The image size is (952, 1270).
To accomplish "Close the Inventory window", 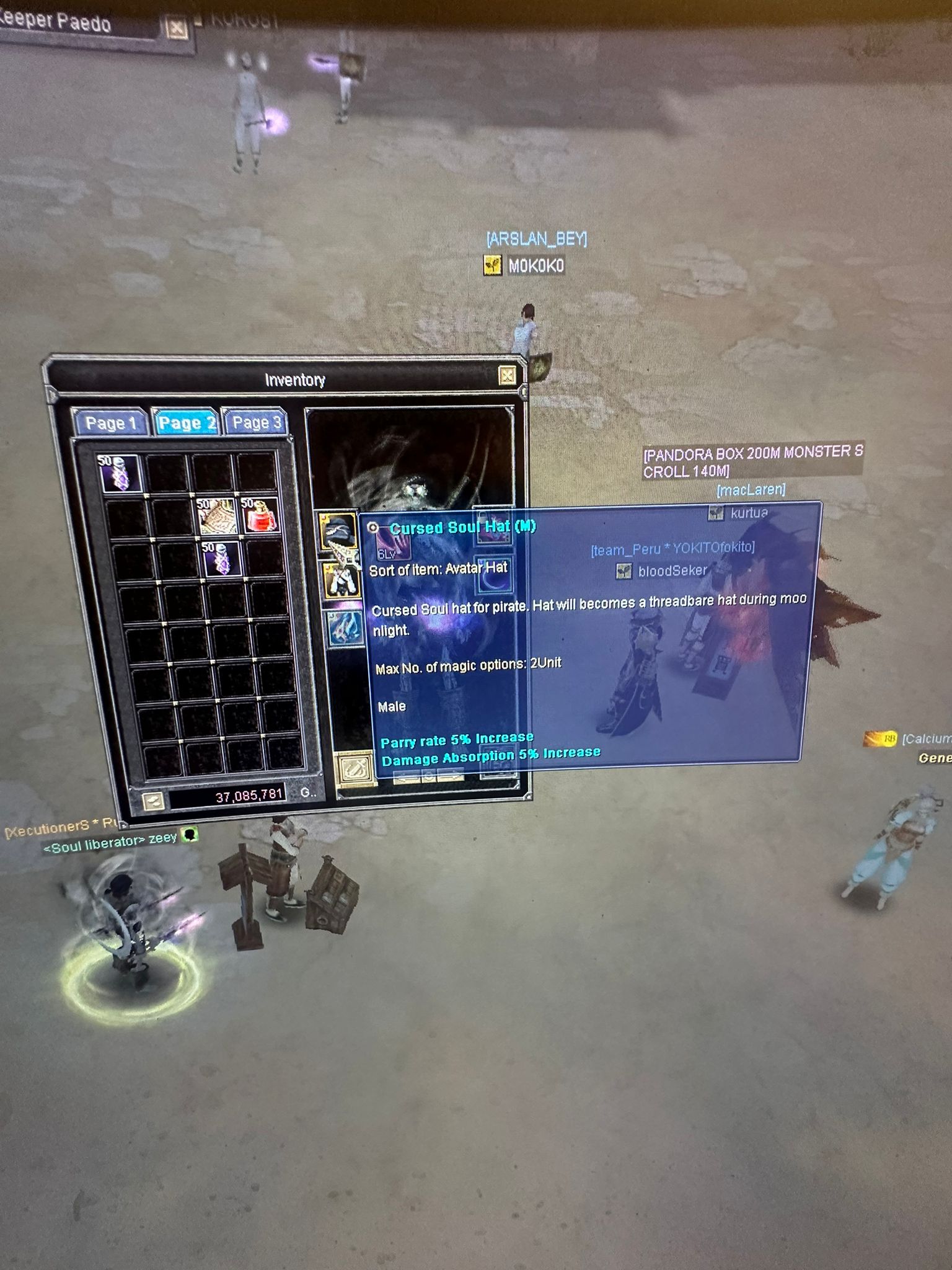I will [507, 375].
